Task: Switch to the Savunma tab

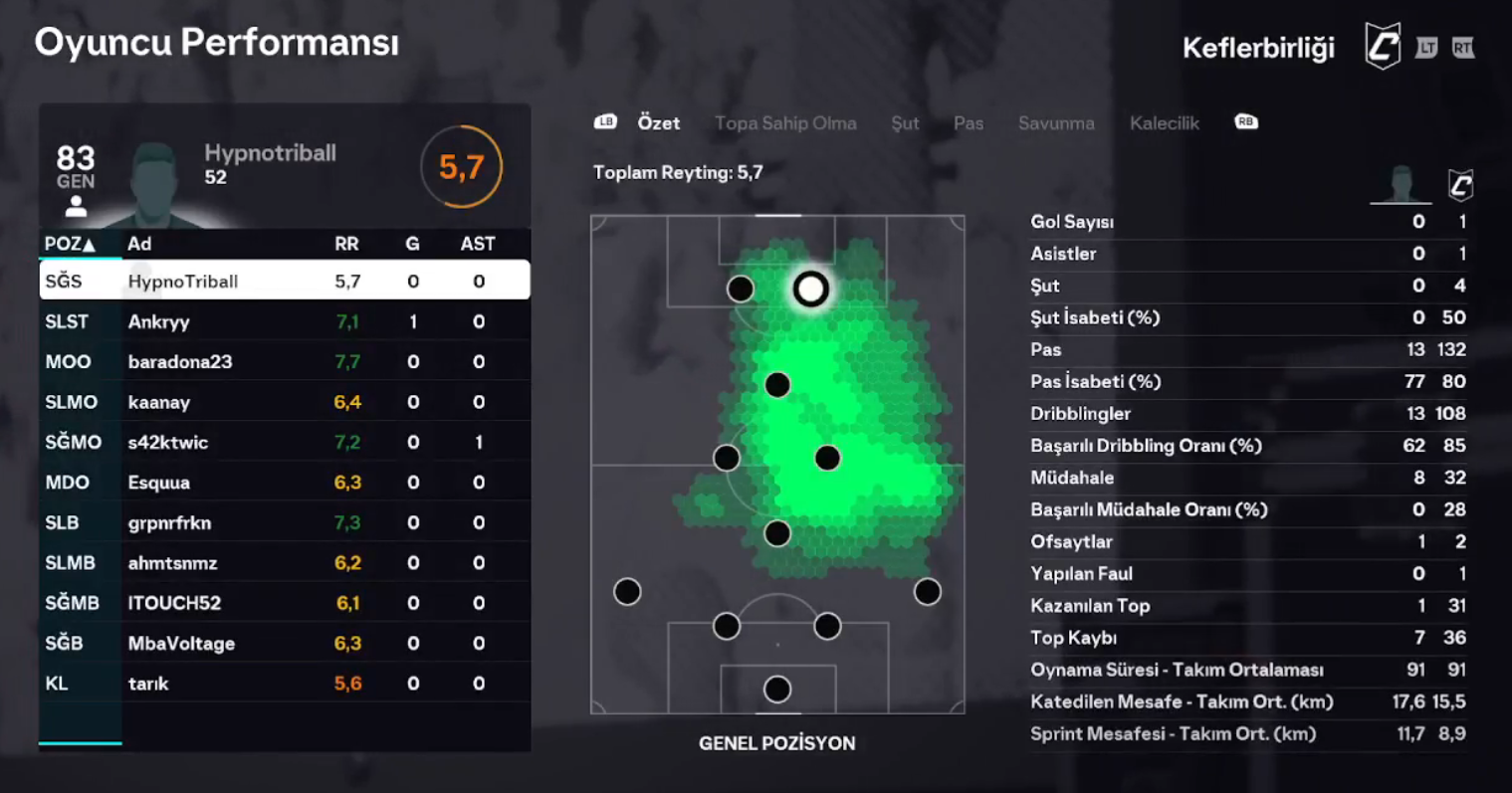Action: 1055,123
